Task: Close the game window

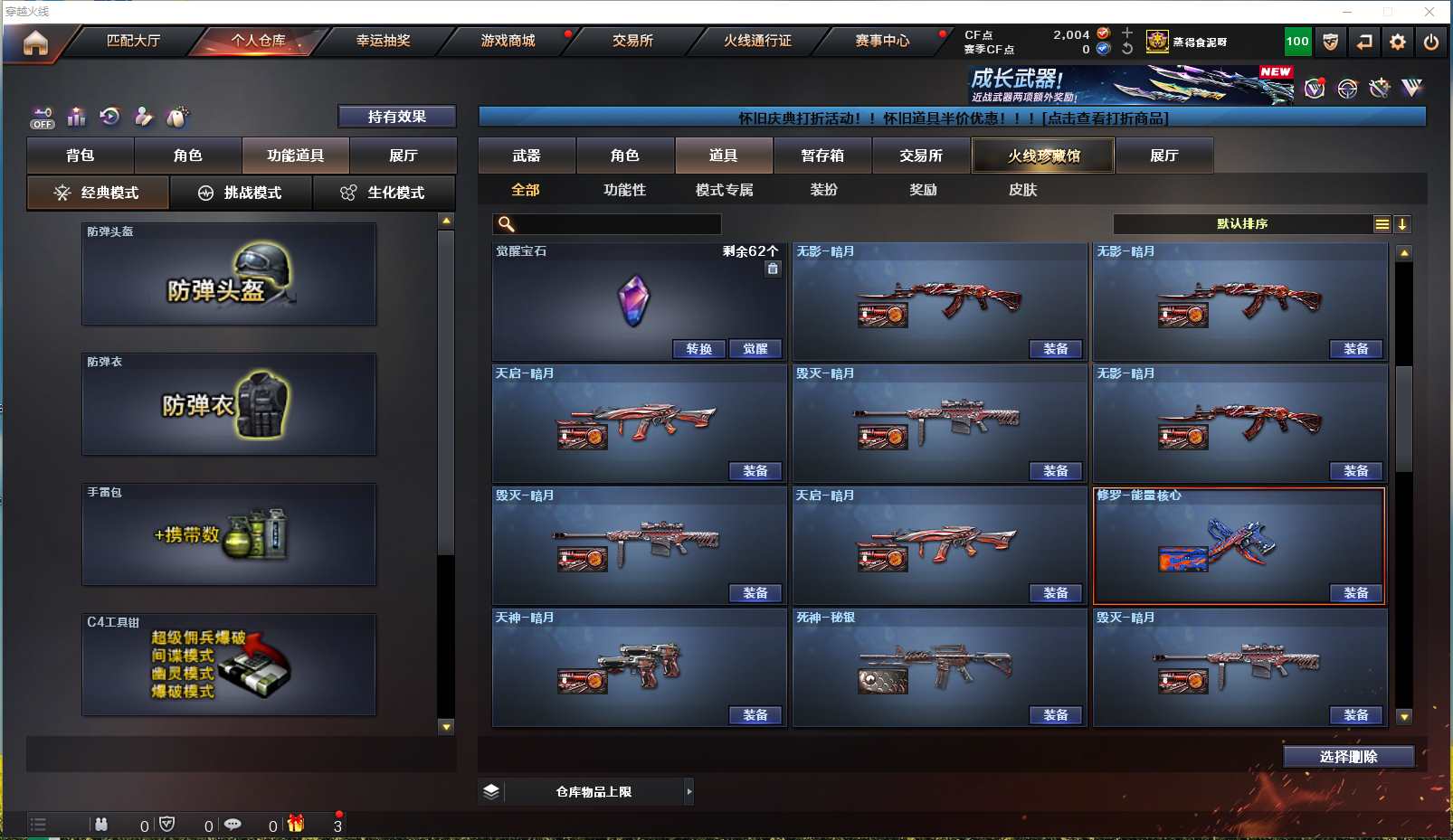Action: click(1429, 12)
